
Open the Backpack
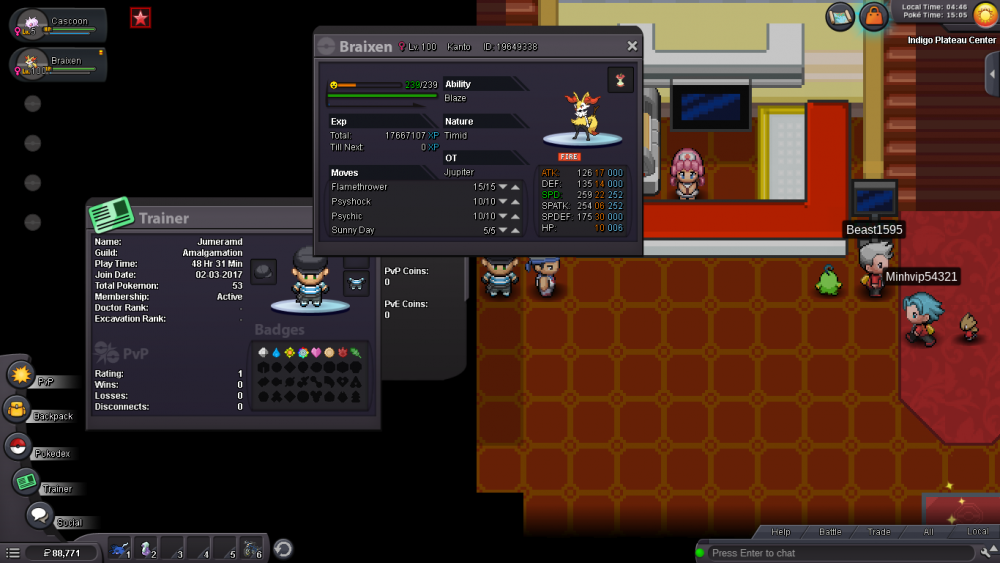click(17, 409)
